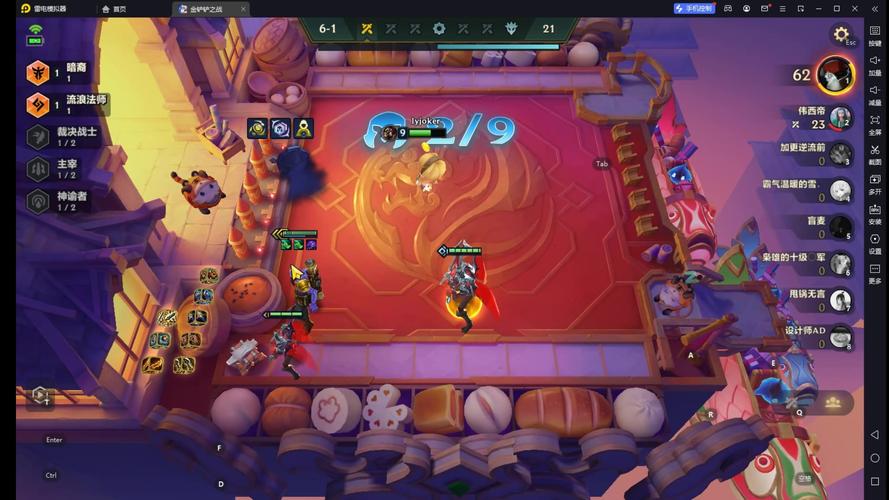Viewport: 889px width, 500px height.
Task: Open the settings gear menu
Action: [841, 34]
